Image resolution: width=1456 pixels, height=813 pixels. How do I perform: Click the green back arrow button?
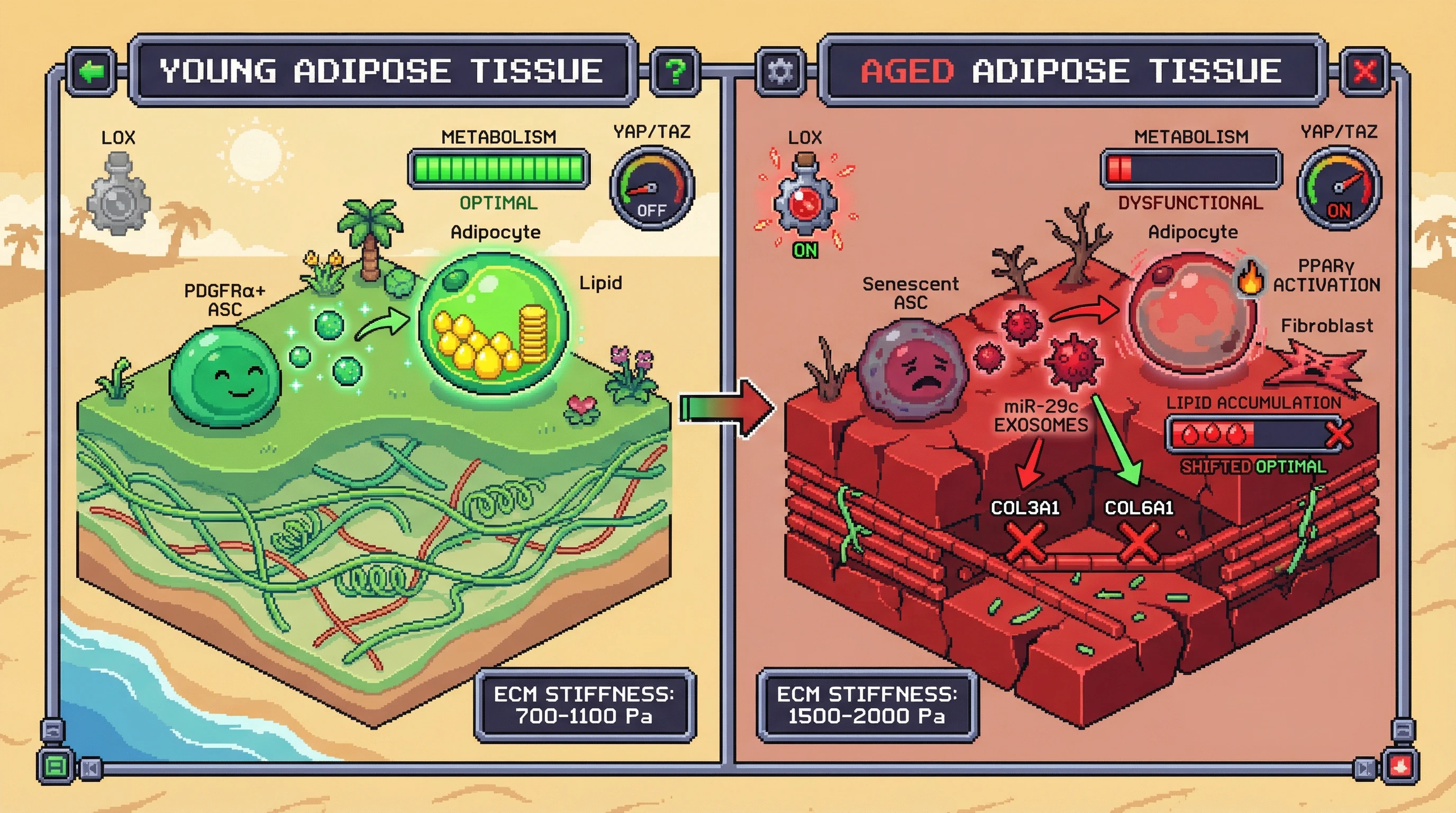point(92,72)
